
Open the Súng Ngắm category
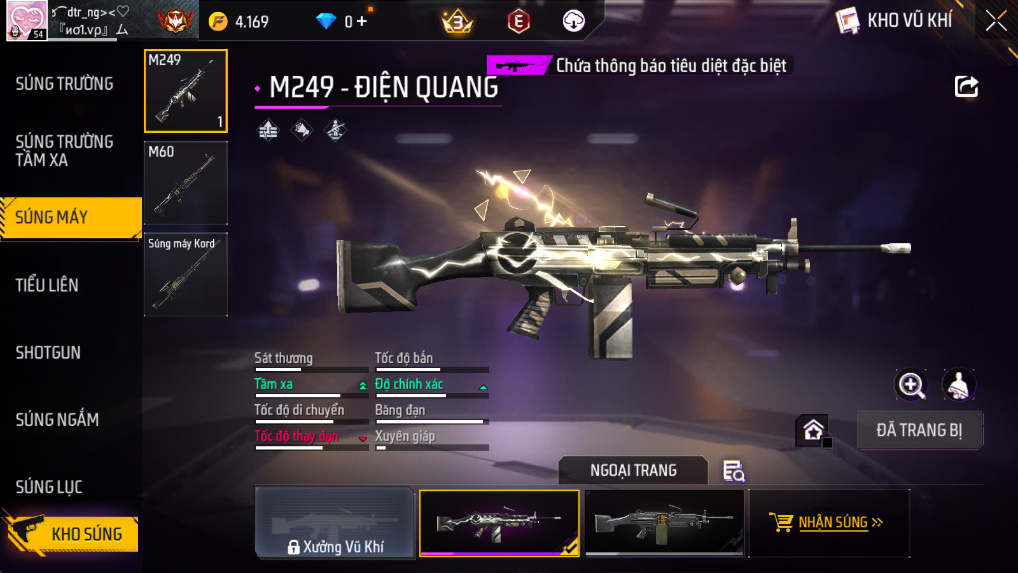[57, 420]
